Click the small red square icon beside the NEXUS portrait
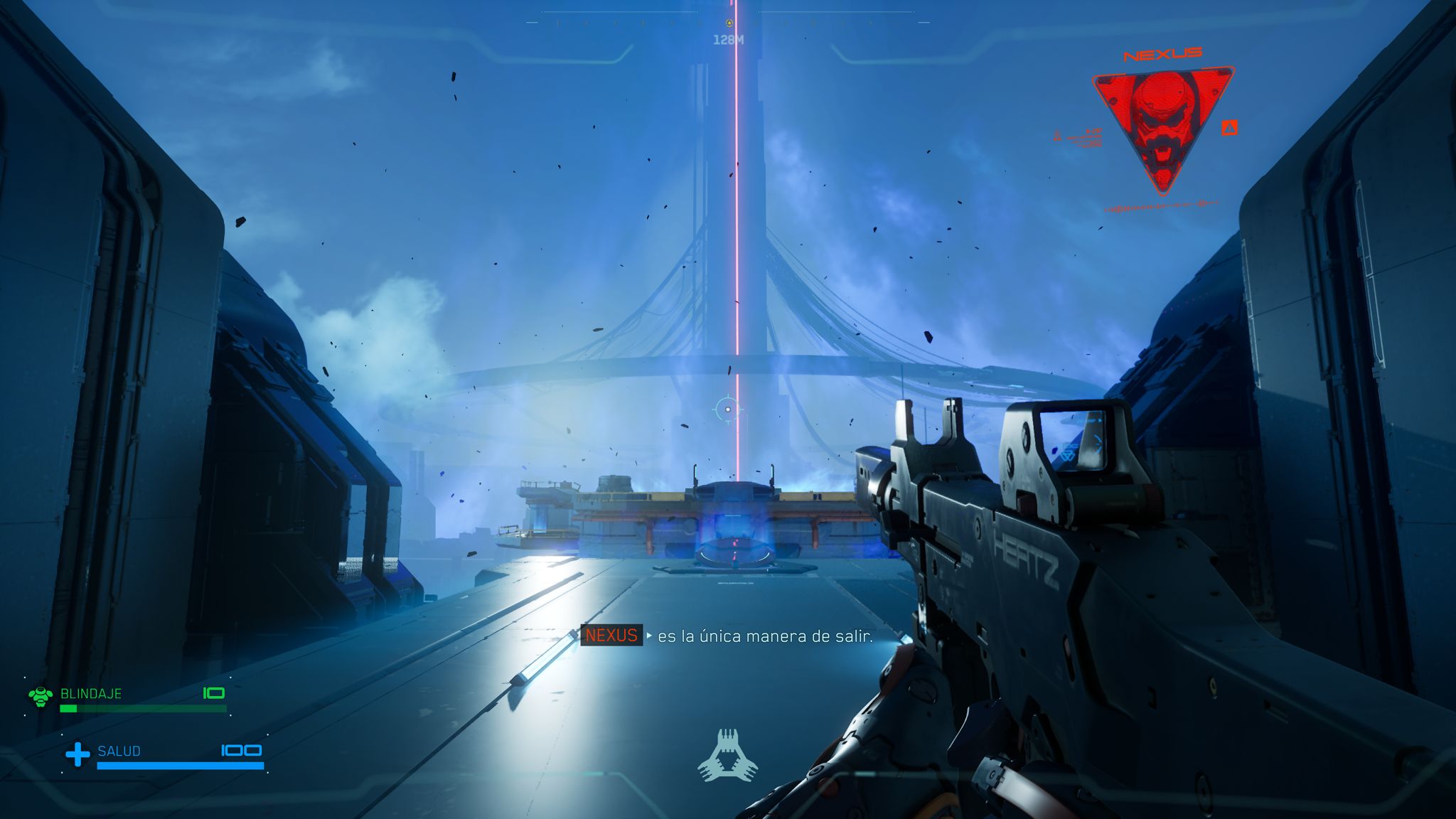Viewport: 1456px width, 819px height. (1229, 128)
